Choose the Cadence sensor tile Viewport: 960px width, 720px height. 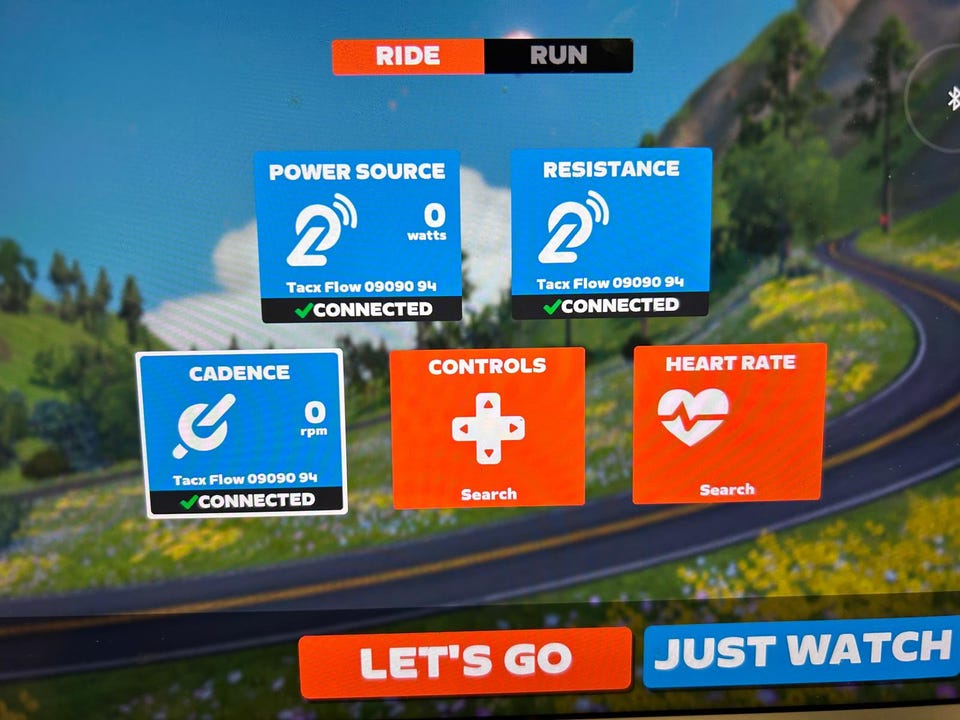tap(241, 433)
